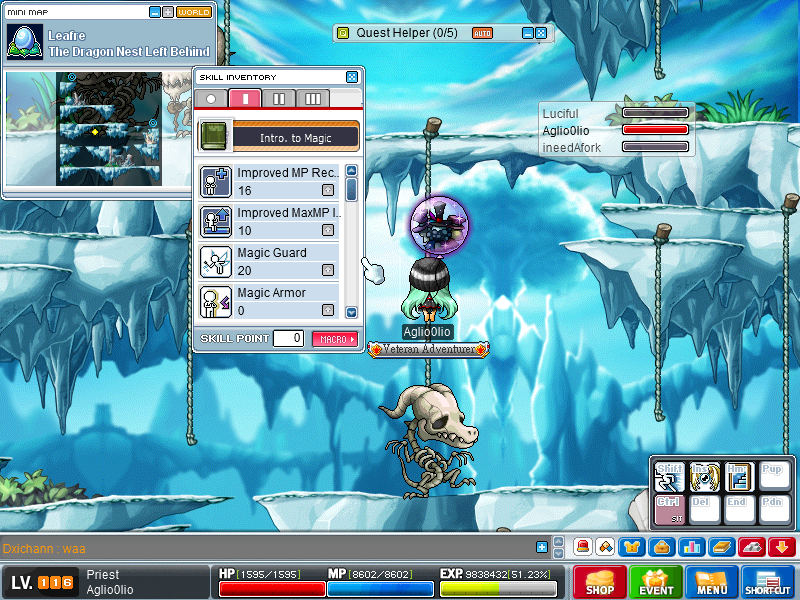Open the game MENU
The width and height of the screenshot is (800, 600).
(x=712, y=582)
